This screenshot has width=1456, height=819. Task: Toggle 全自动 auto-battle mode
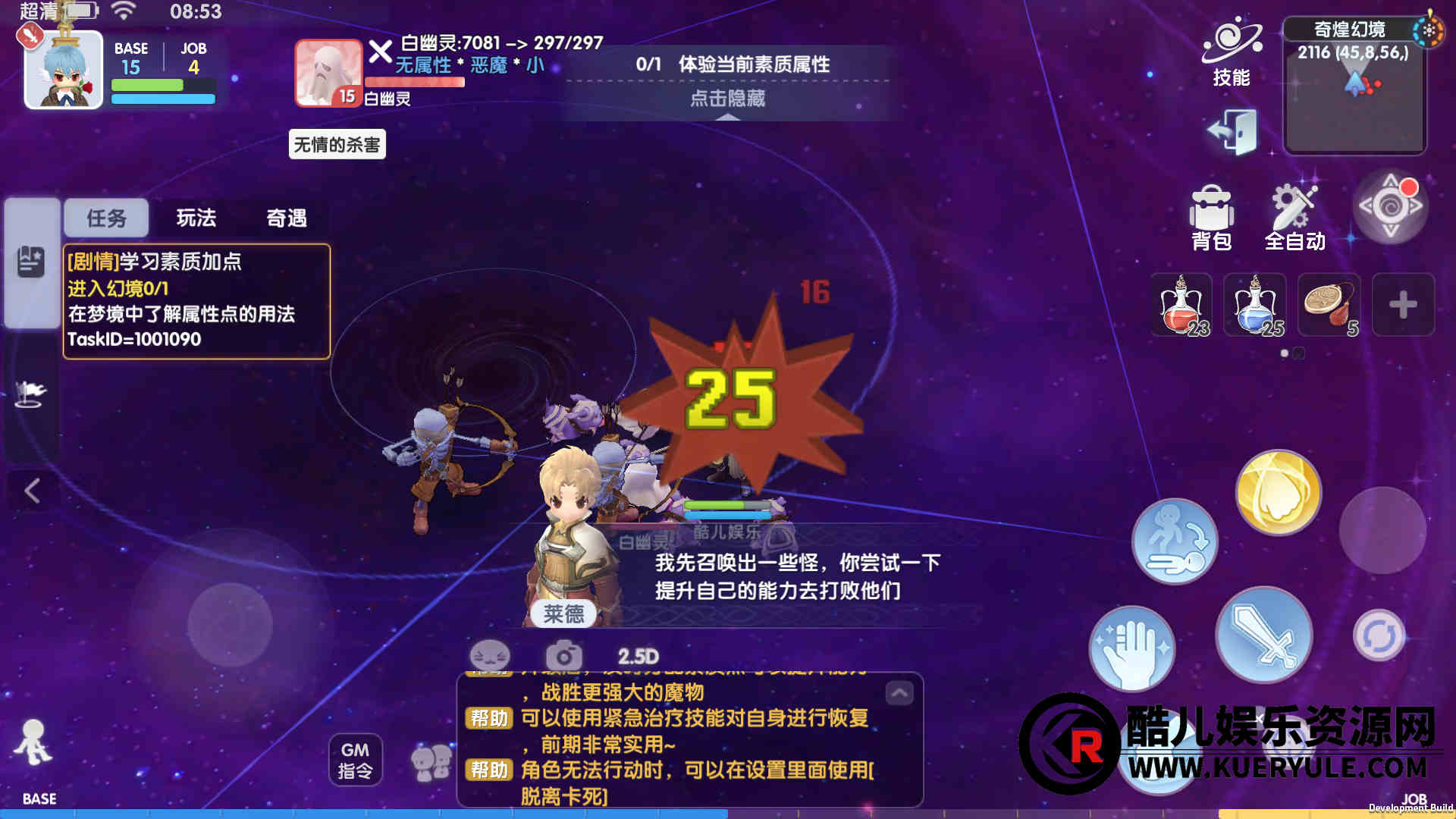tap(1294, 218)
